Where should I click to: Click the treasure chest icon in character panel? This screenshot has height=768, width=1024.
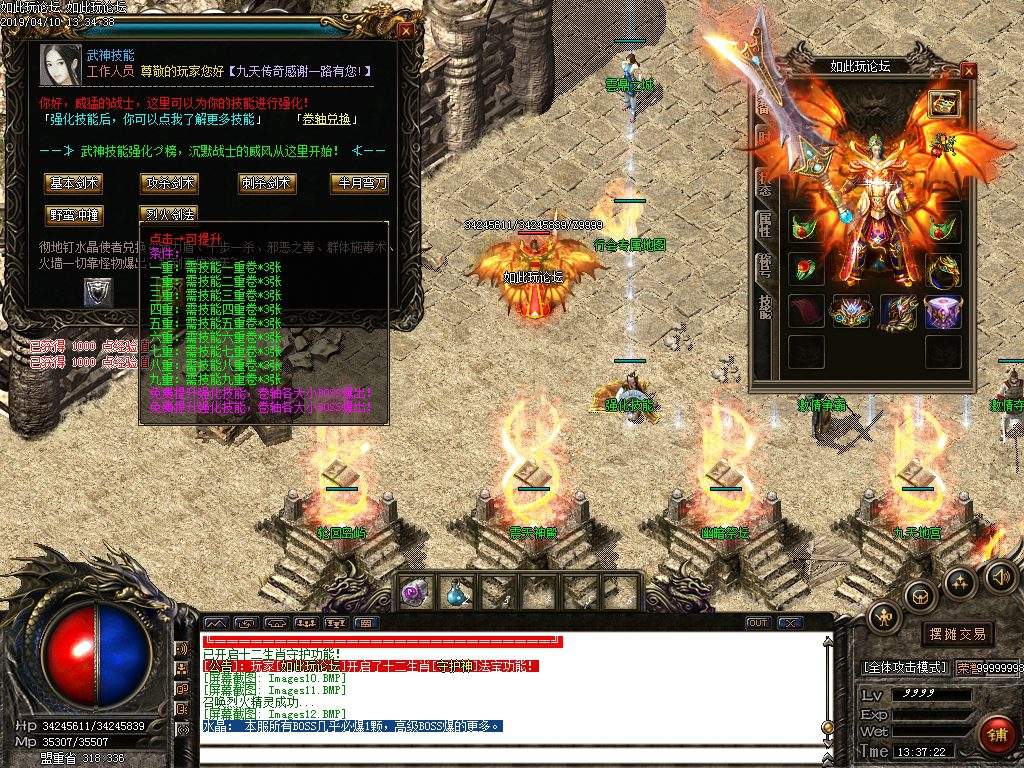tap(943, 103)
